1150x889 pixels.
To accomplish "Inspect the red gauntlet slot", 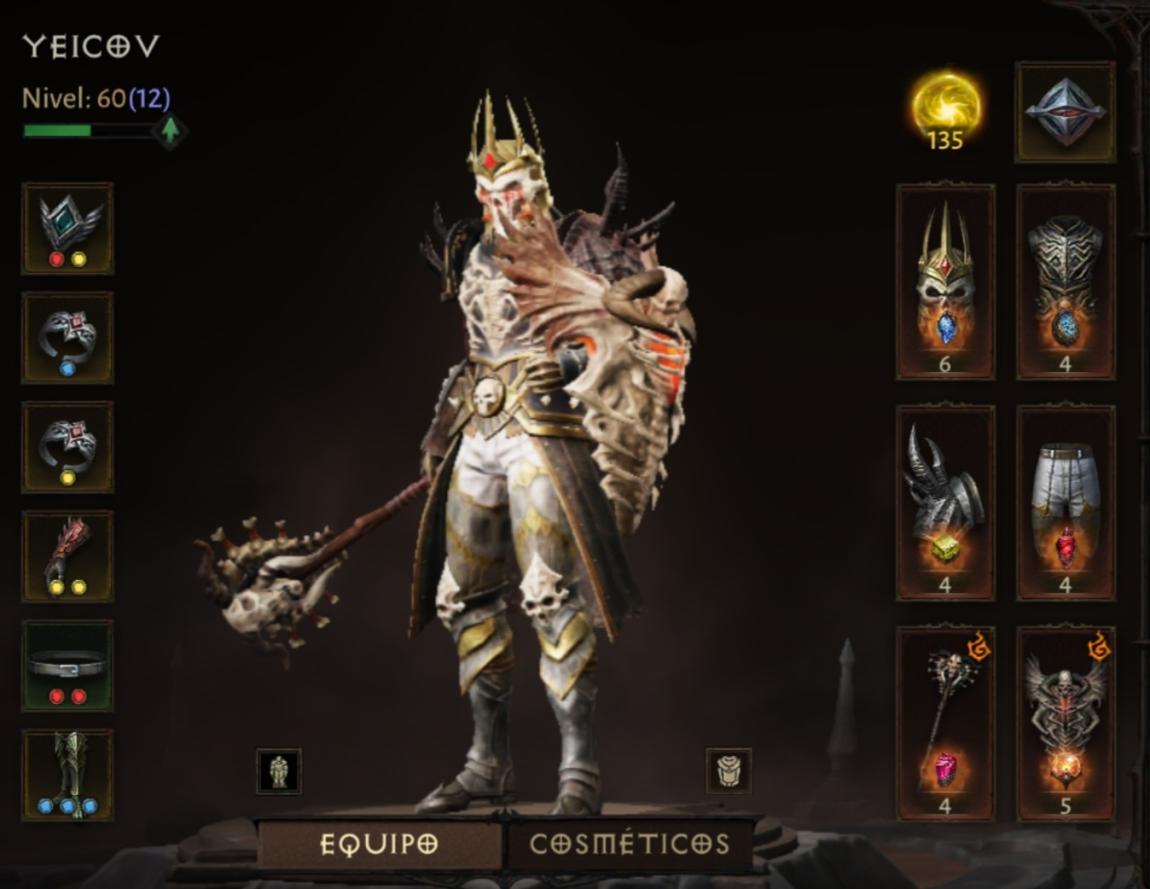I will 68,556.
